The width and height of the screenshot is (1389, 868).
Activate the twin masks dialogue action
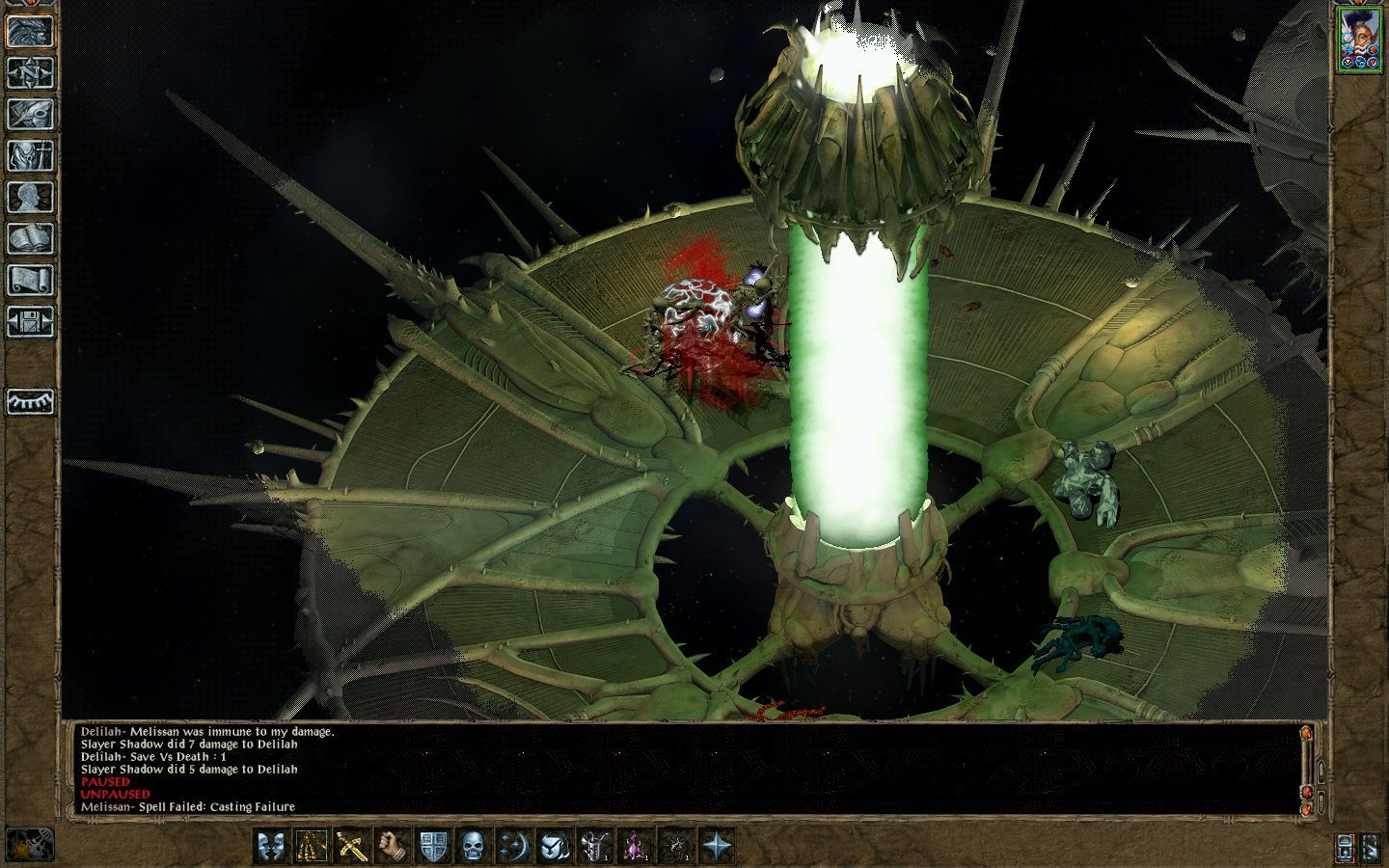pyautogui.click(x=272, y=847)
